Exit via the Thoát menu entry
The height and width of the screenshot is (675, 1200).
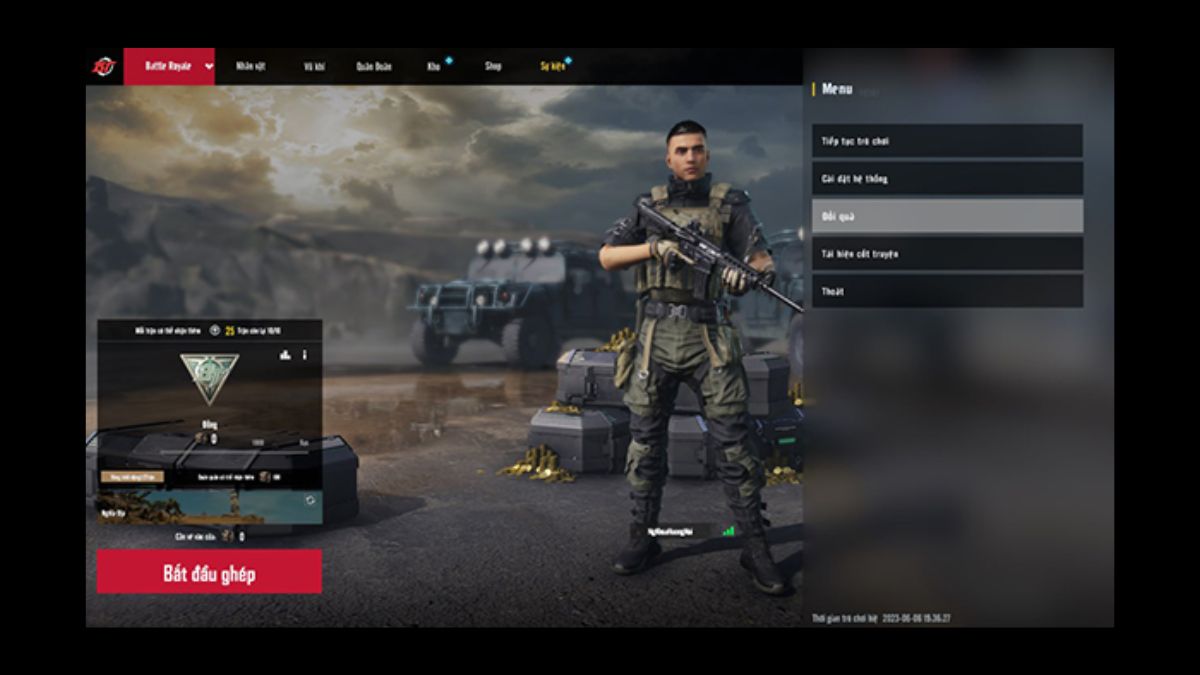pos(946,291)
